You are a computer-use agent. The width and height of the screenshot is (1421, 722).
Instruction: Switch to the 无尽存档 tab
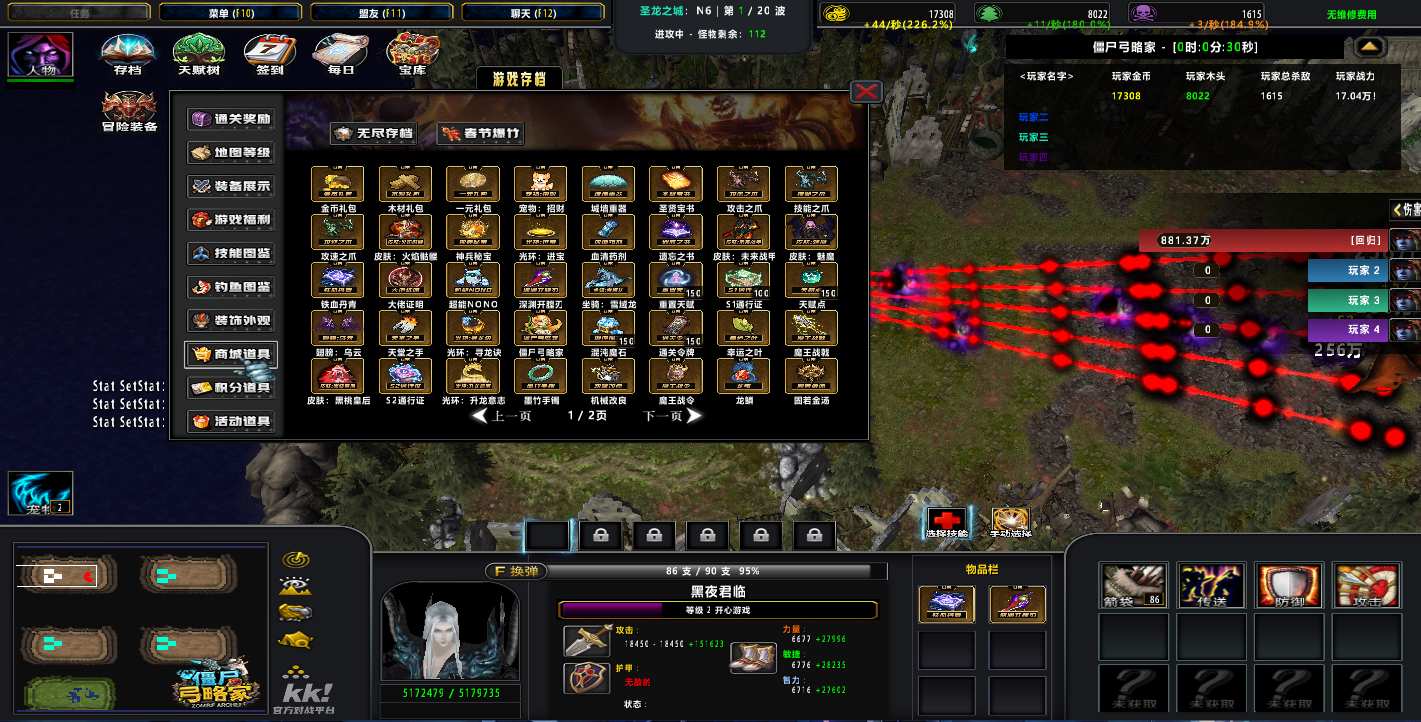click(373, 132)
